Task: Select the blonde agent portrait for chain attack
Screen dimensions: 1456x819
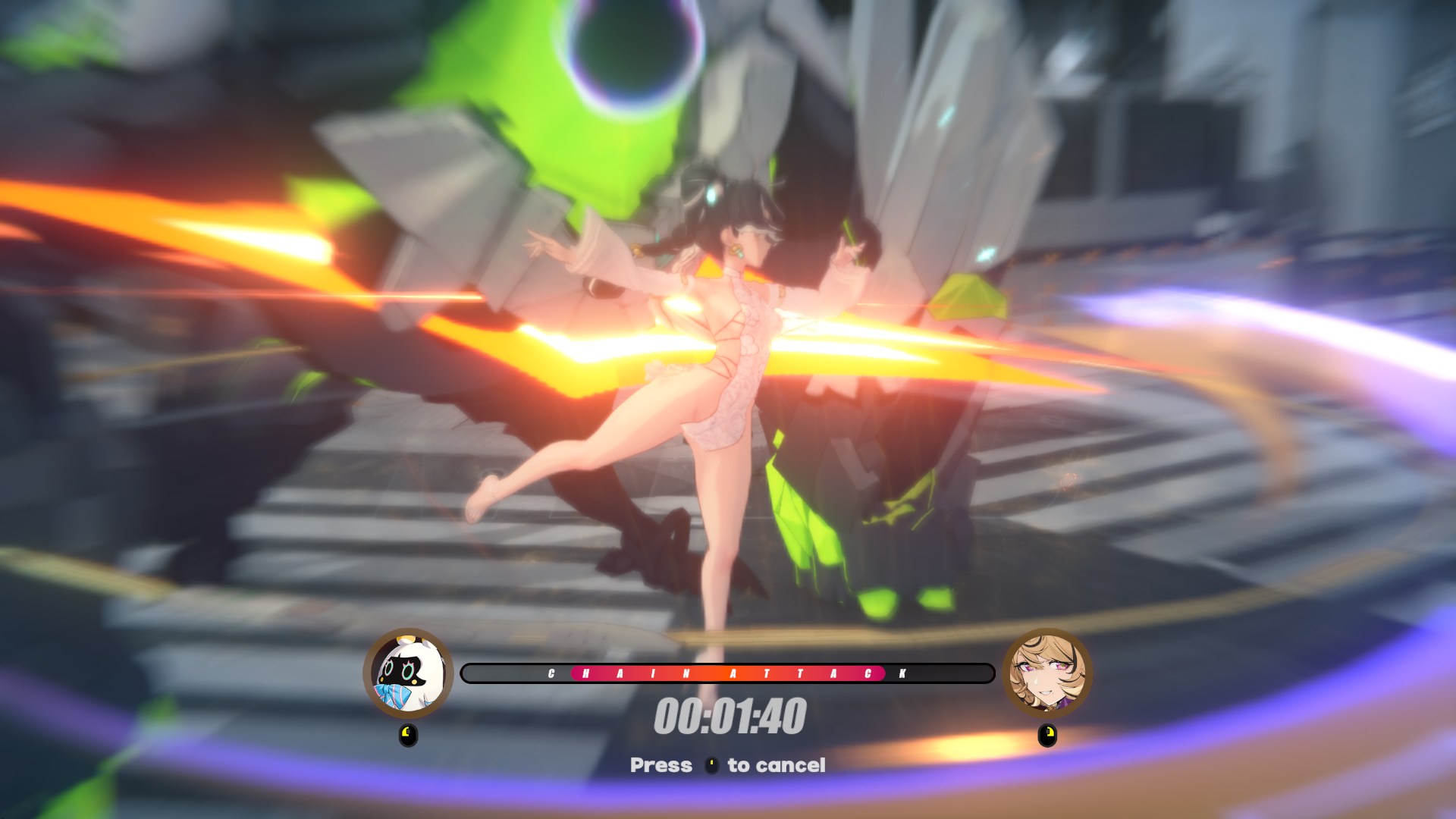Action: pyautogui.click(x=1047, y=673)
